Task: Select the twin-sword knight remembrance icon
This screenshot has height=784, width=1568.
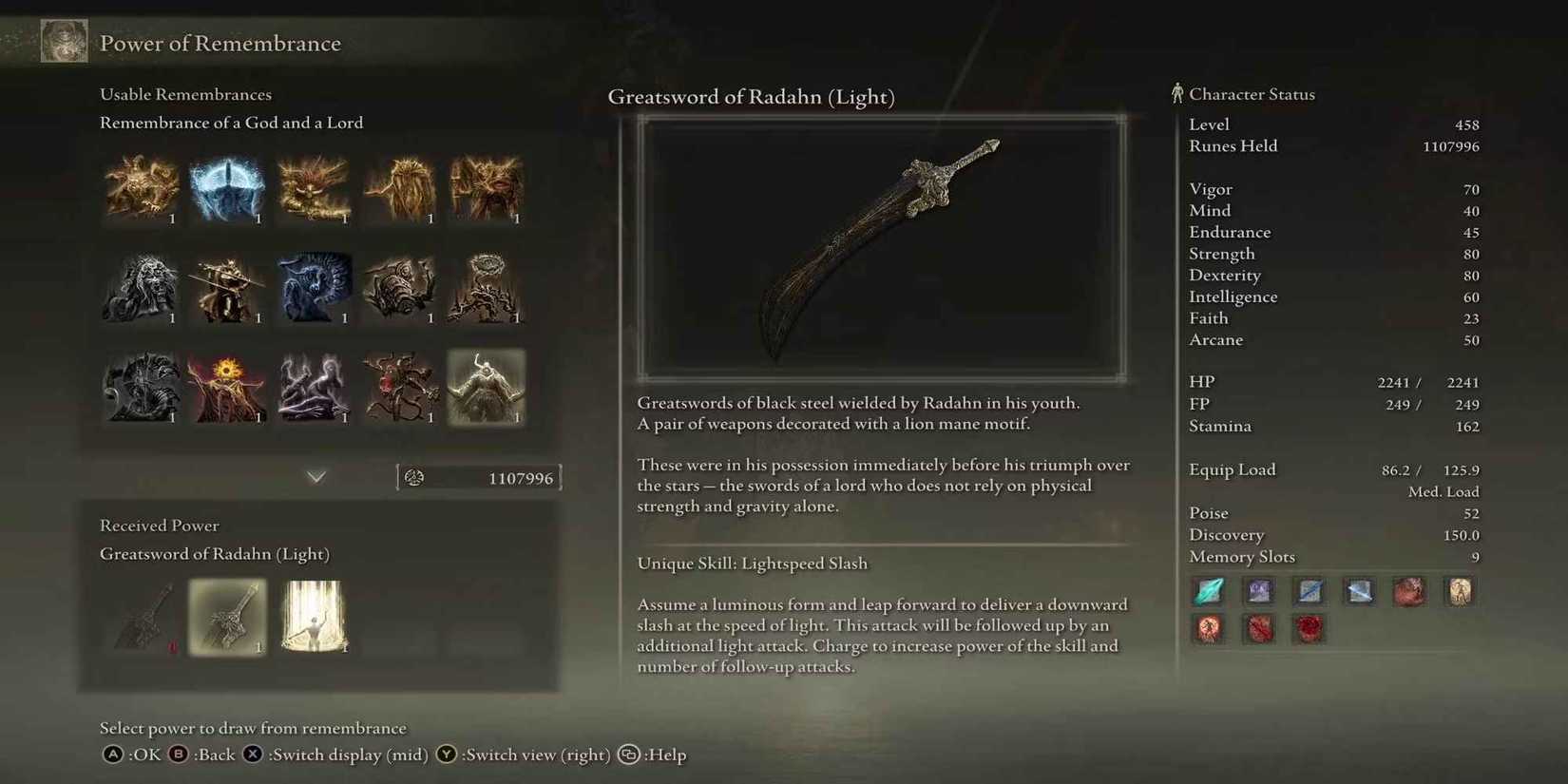Action: tap(228, 290)
